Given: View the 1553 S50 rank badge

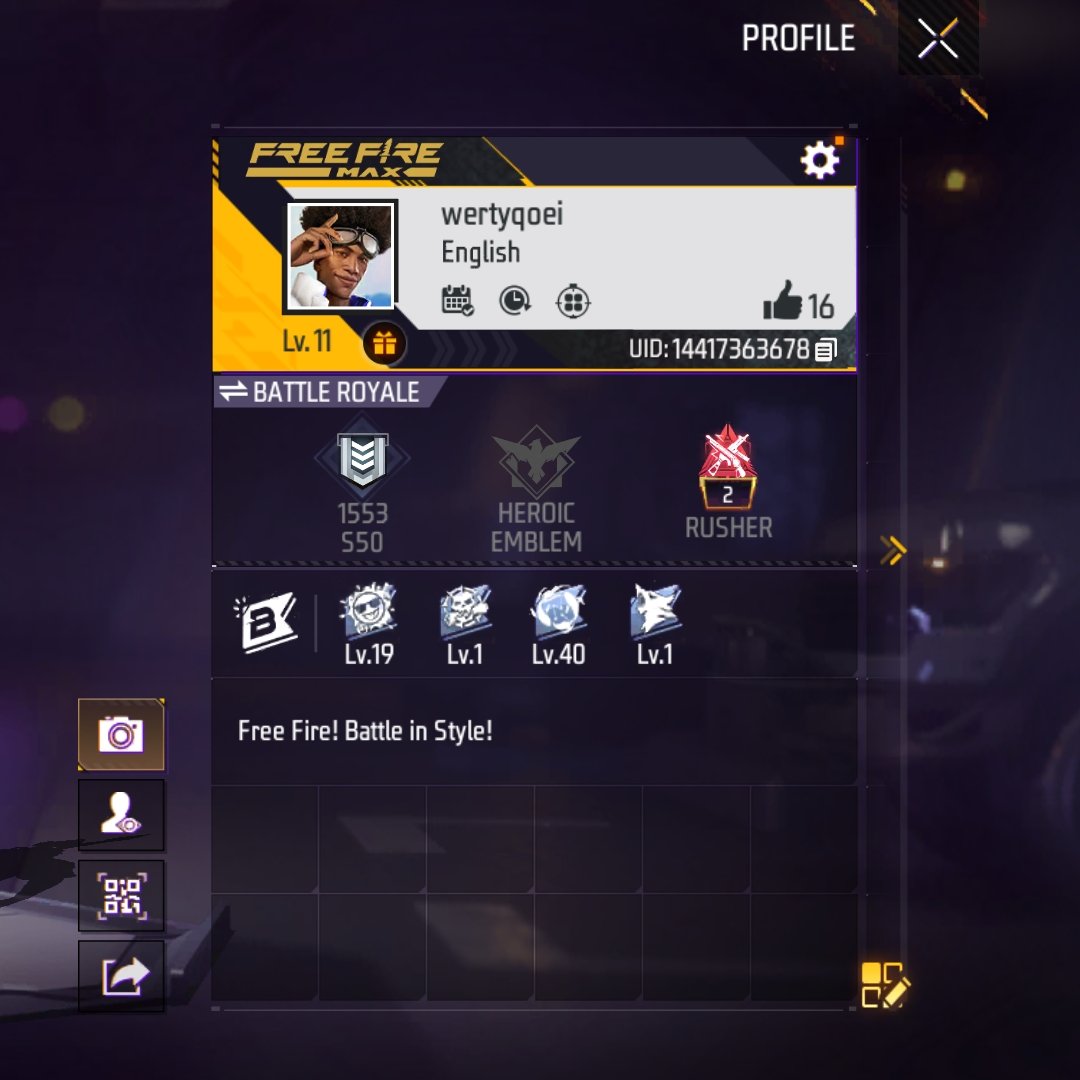Looking at the screenshot, I should pos(361,460).
